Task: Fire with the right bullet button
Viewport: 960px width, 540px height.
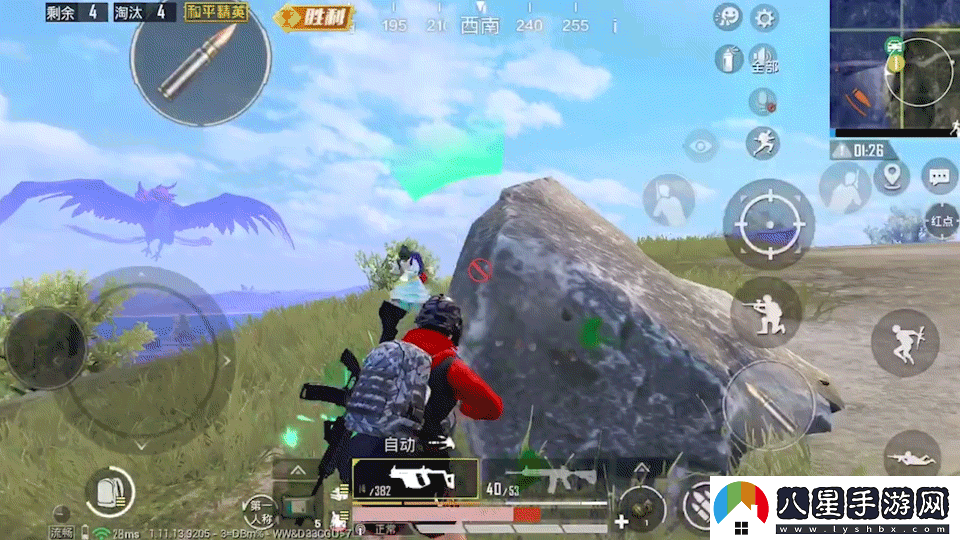Action: click(768, 404)
